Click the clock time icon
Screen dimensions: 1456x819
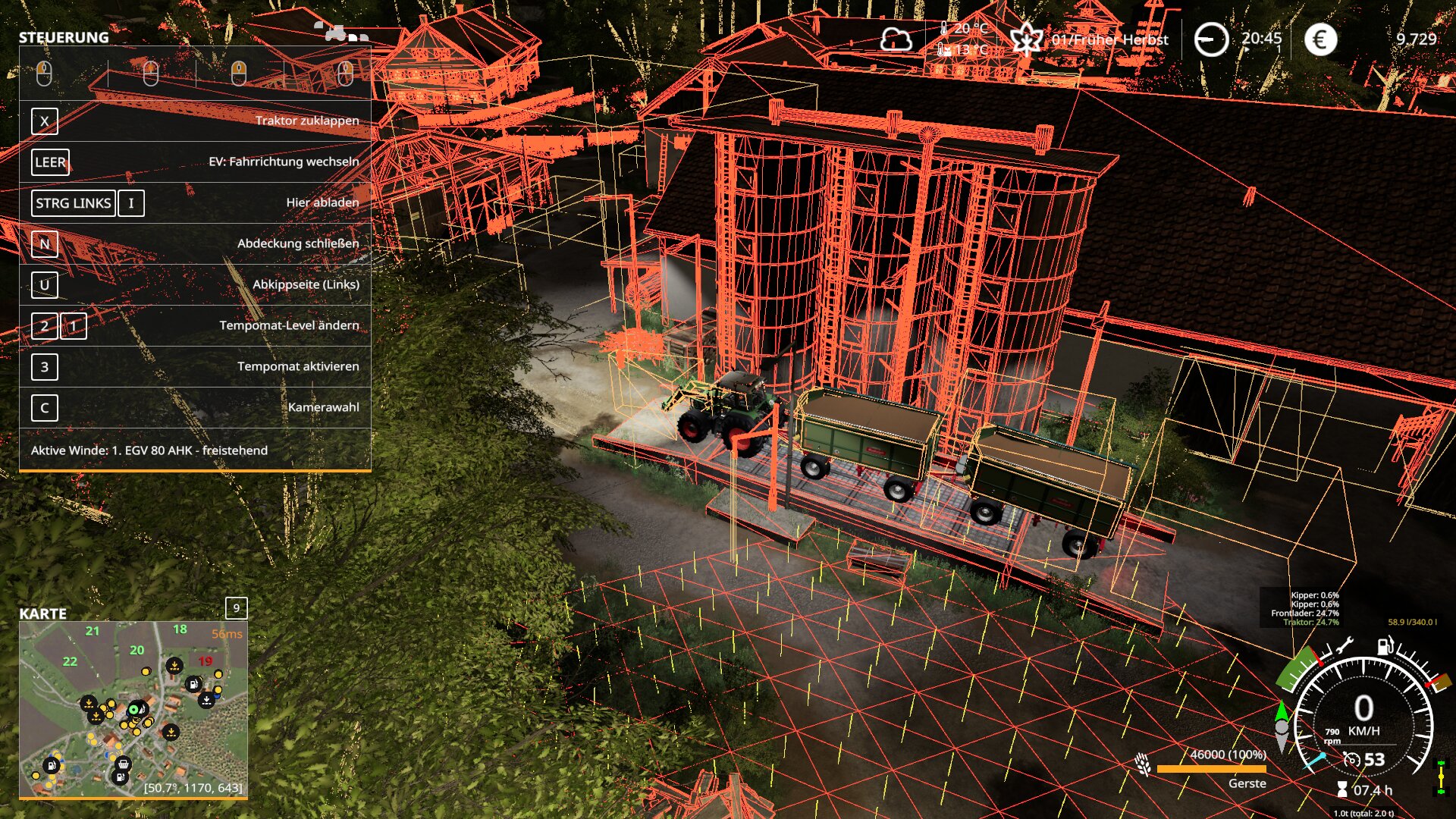point(1211,39)
